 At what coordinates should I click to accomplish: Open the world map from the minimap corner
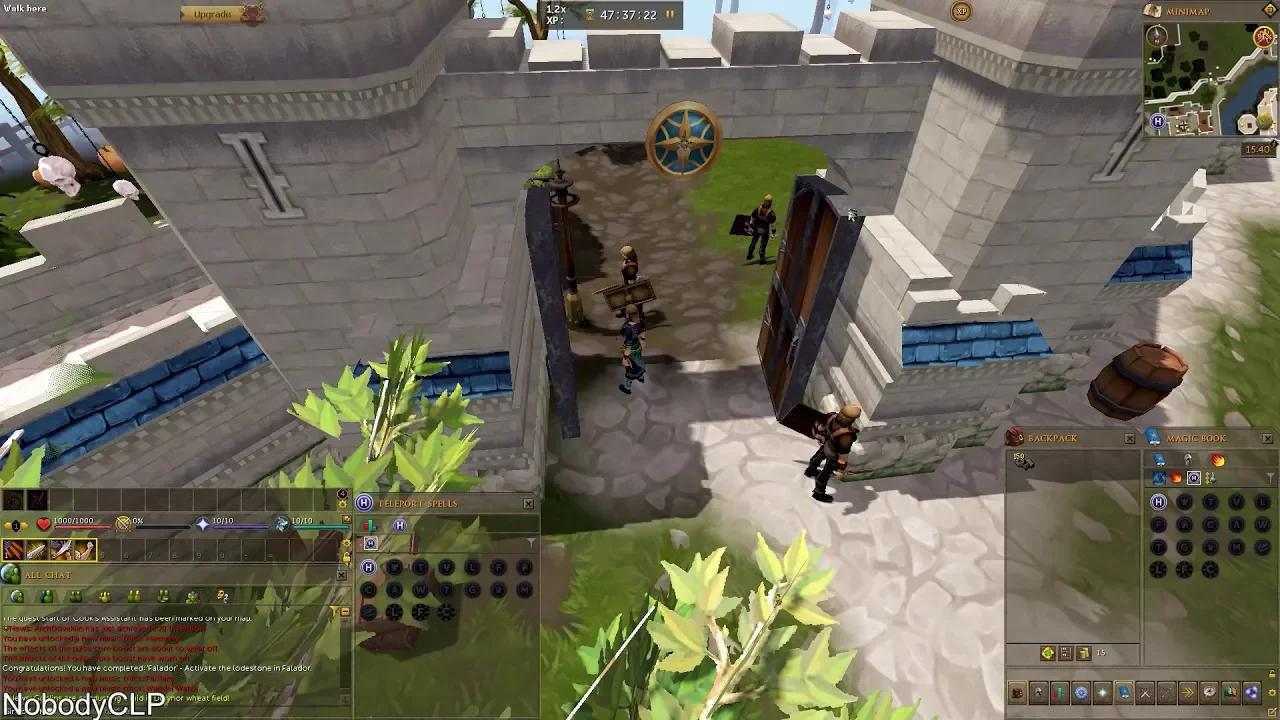pyautogui.click(x=1151, y=10)
